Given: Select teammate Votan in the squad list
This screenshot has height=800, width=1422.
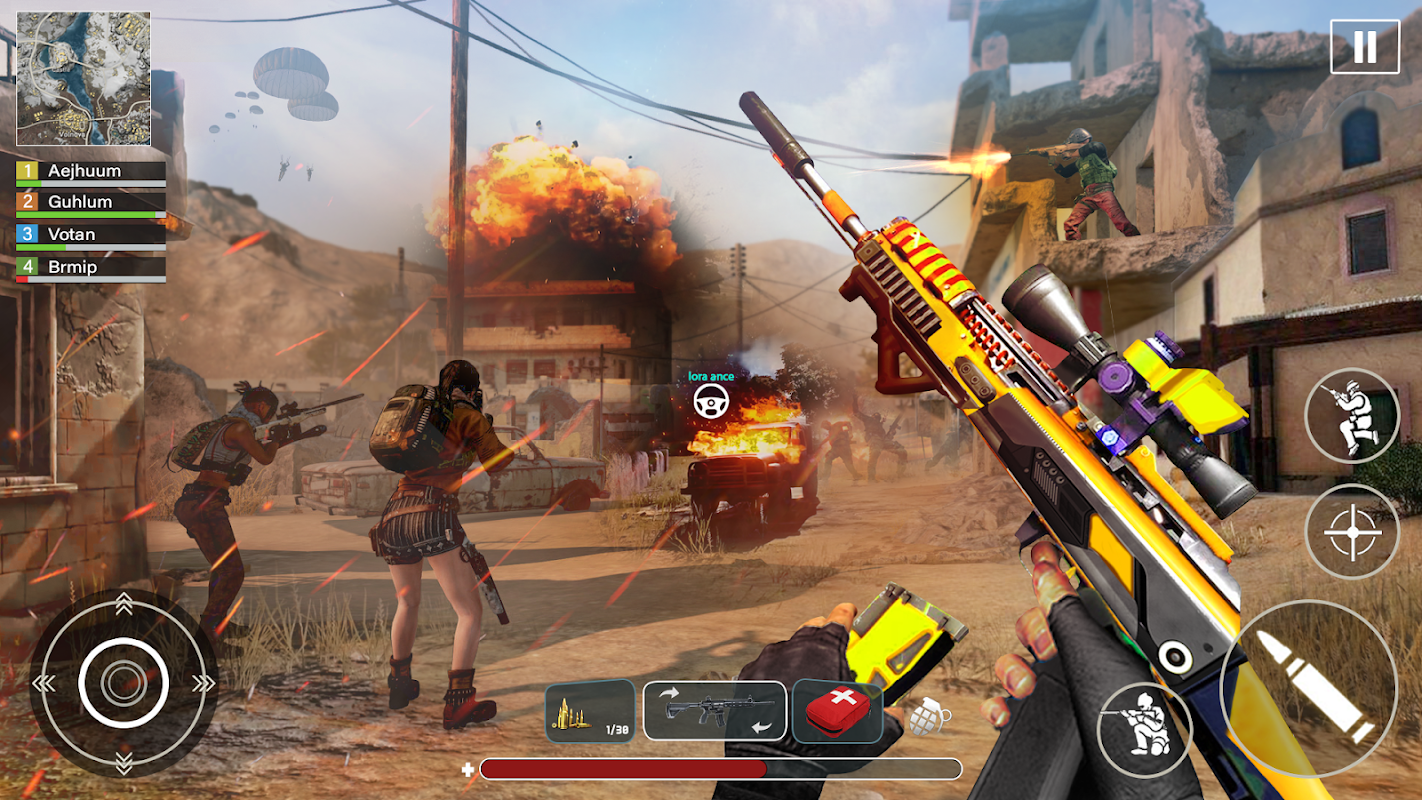Looking at the screenshot, I should pos(90,235).
